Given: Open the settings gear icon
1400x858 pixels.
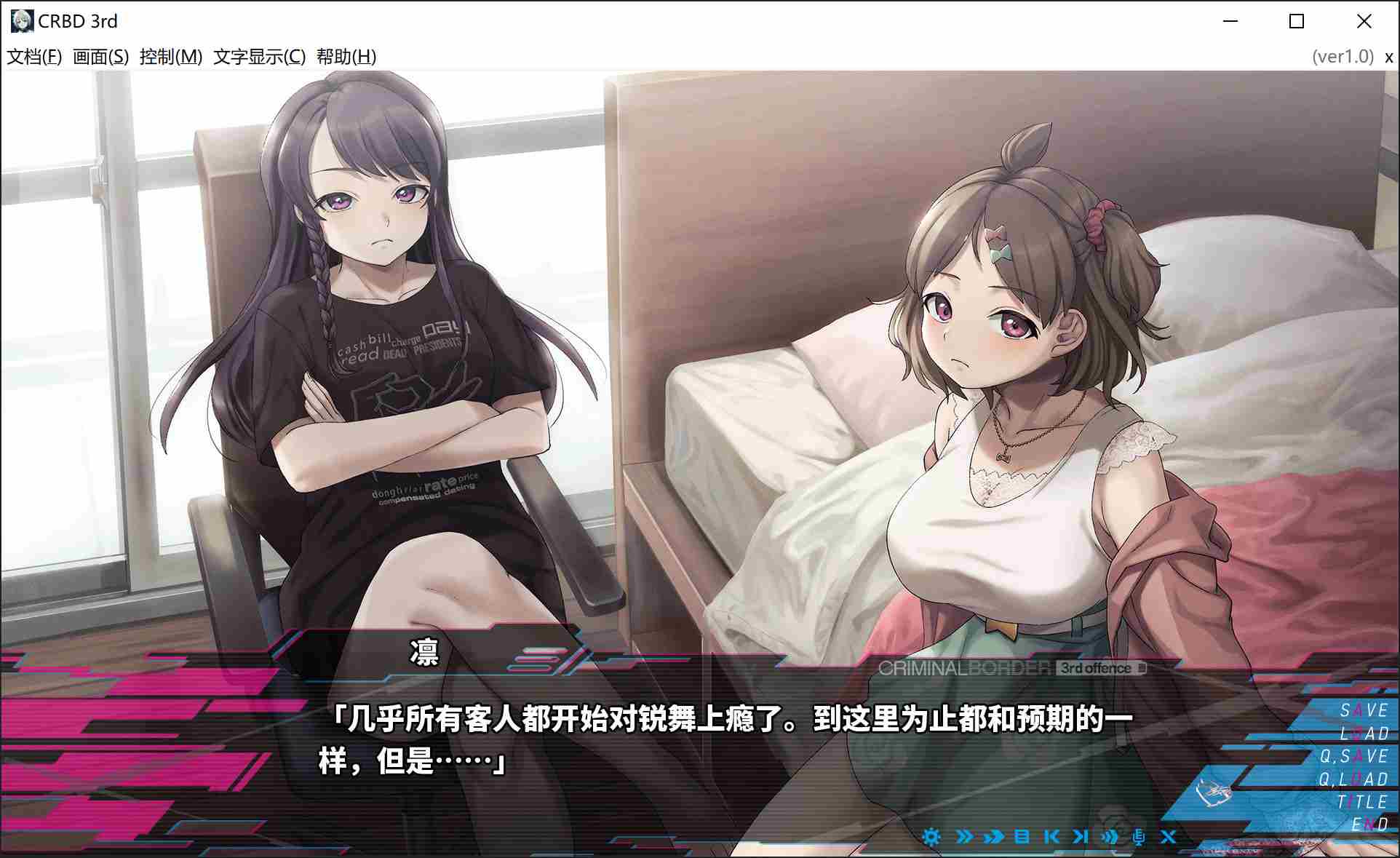Looking at the screenshot, I should pyautogui.click(x=931, y=837).
